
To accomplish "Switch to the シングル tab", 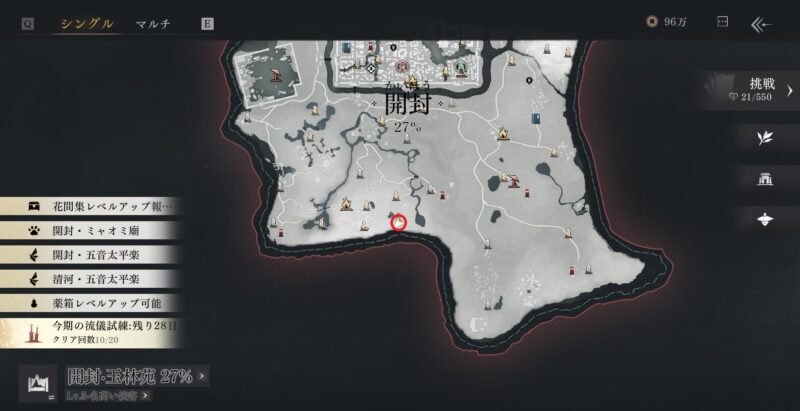I will [x=87, y=23].
